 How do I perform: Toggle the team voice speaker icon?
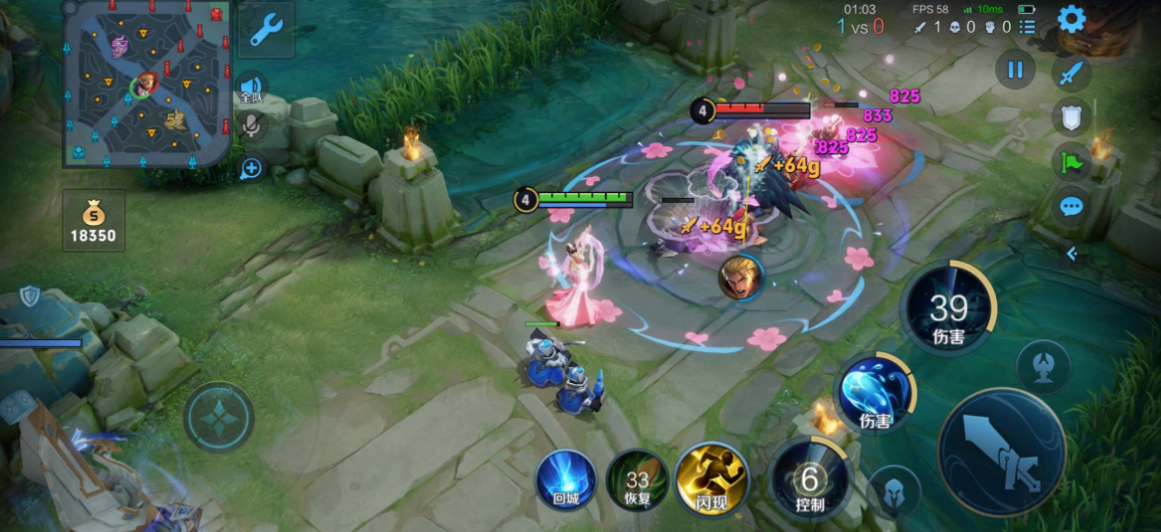[251, 89]
